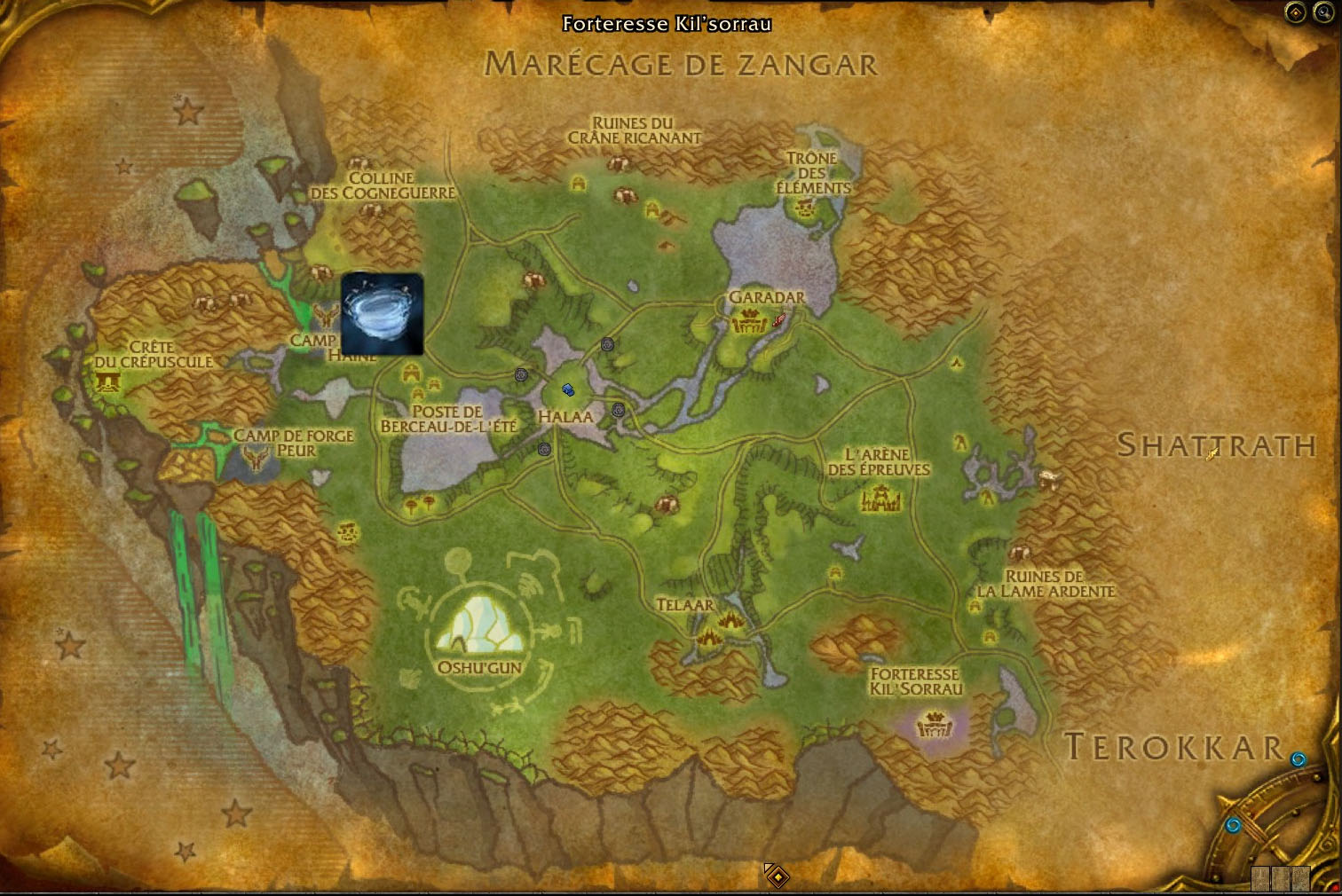Click the Horde banner icon at Camp de la Haine
The width and height of the screenshot is (1342, 896).
[327, 316]
